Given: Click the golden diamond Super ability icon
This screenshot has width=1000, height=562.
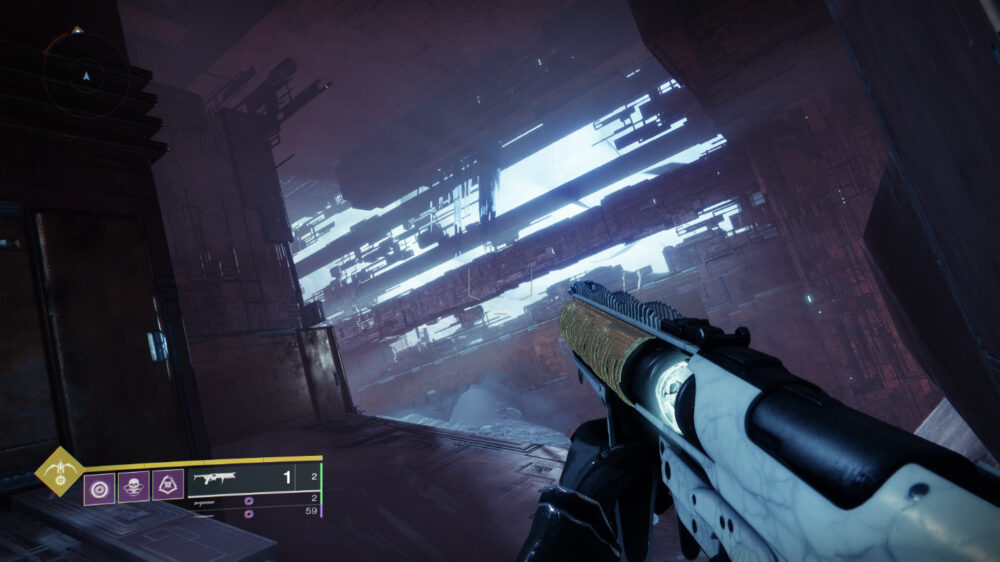Looking at the screenshot, I should pyautogui.click(x=60, y=471).
